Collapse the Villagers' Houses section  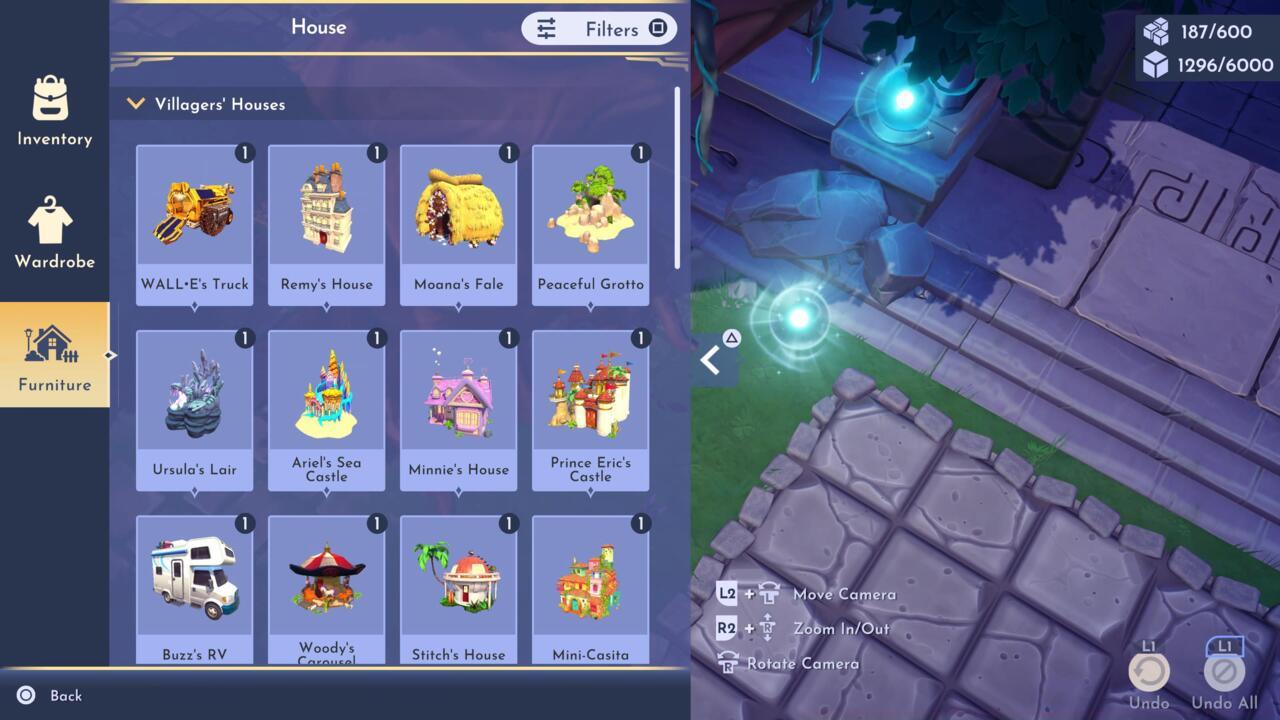tap(136, 104)
